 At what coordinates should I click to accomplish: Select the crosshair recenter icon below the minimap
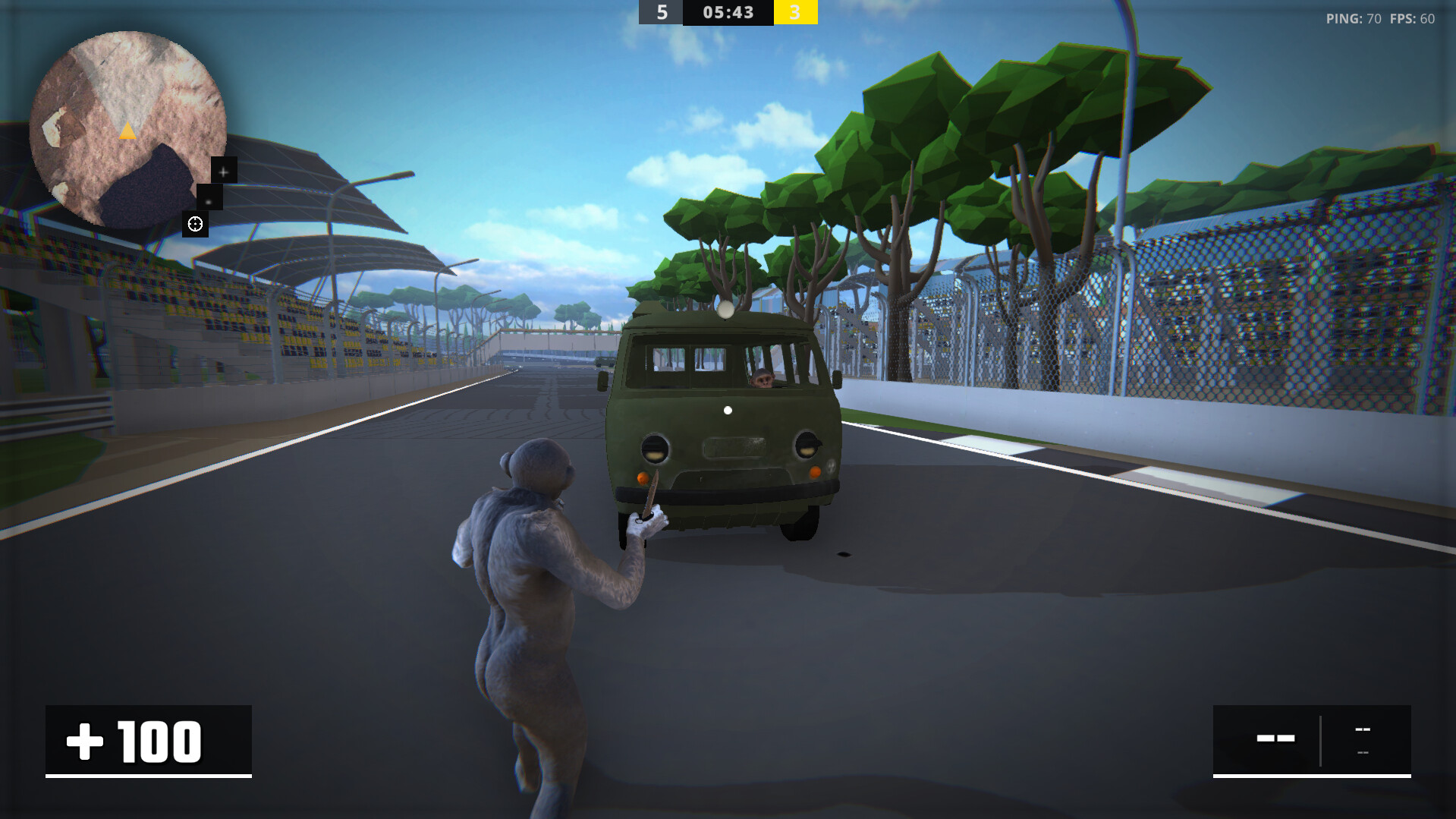(x=196, y=224)
